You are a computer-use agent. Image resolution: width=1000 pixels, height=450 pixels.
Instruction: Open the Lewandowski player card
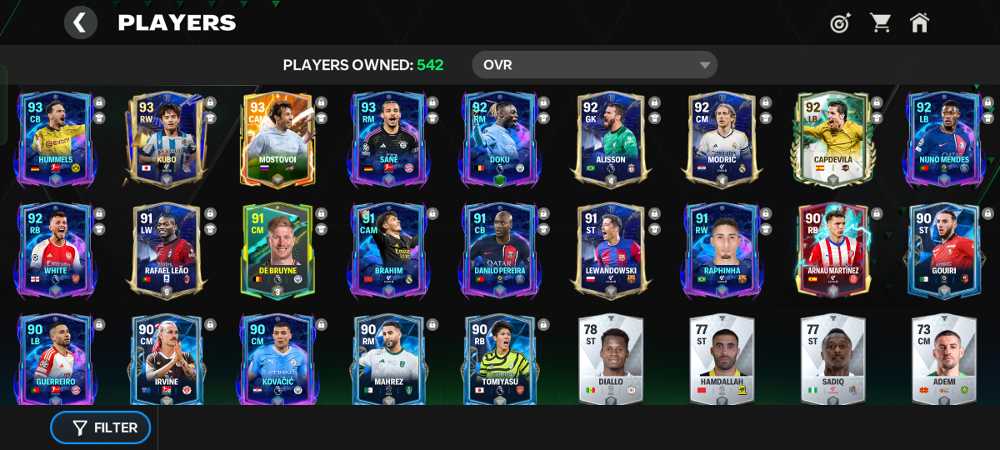(610, 250)
